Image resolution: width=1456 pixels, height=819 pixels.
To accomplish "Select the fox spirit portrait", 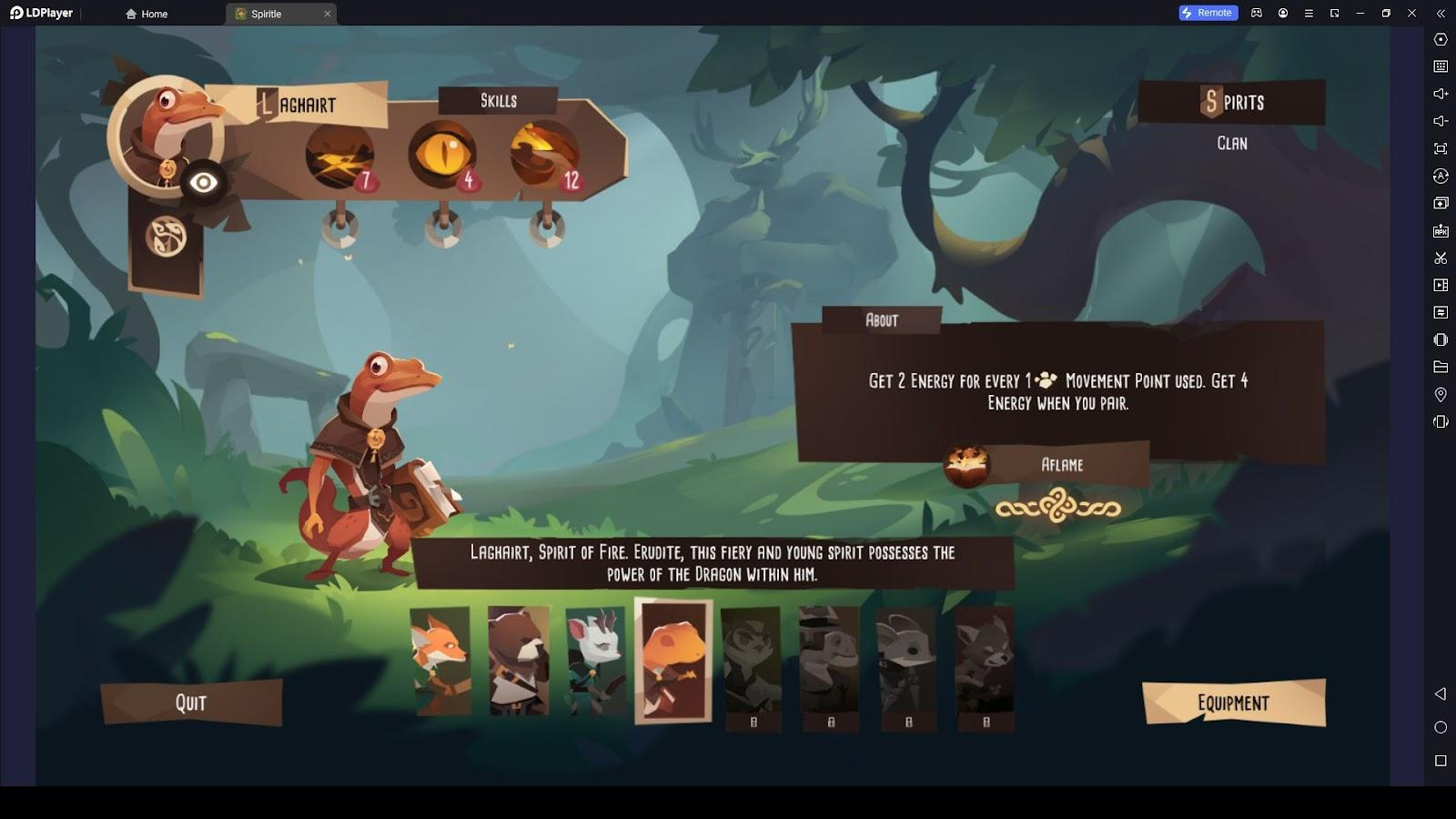I will (440, 661).
